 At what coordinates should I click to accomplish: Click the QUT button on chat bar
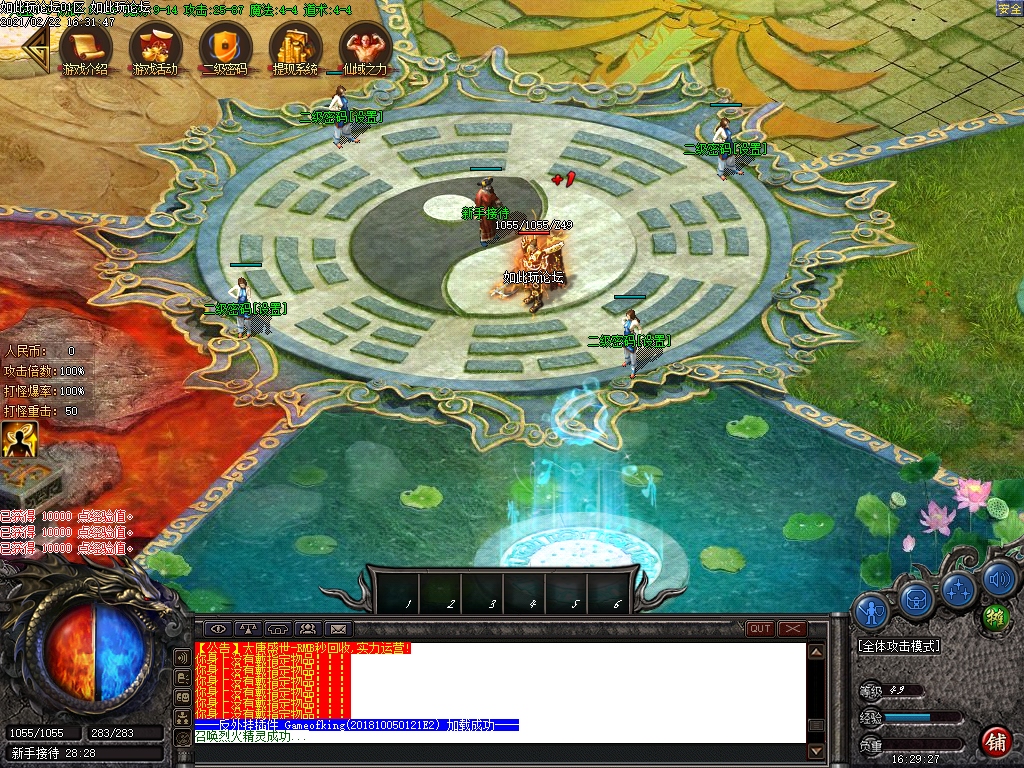(x=760, y=628)
